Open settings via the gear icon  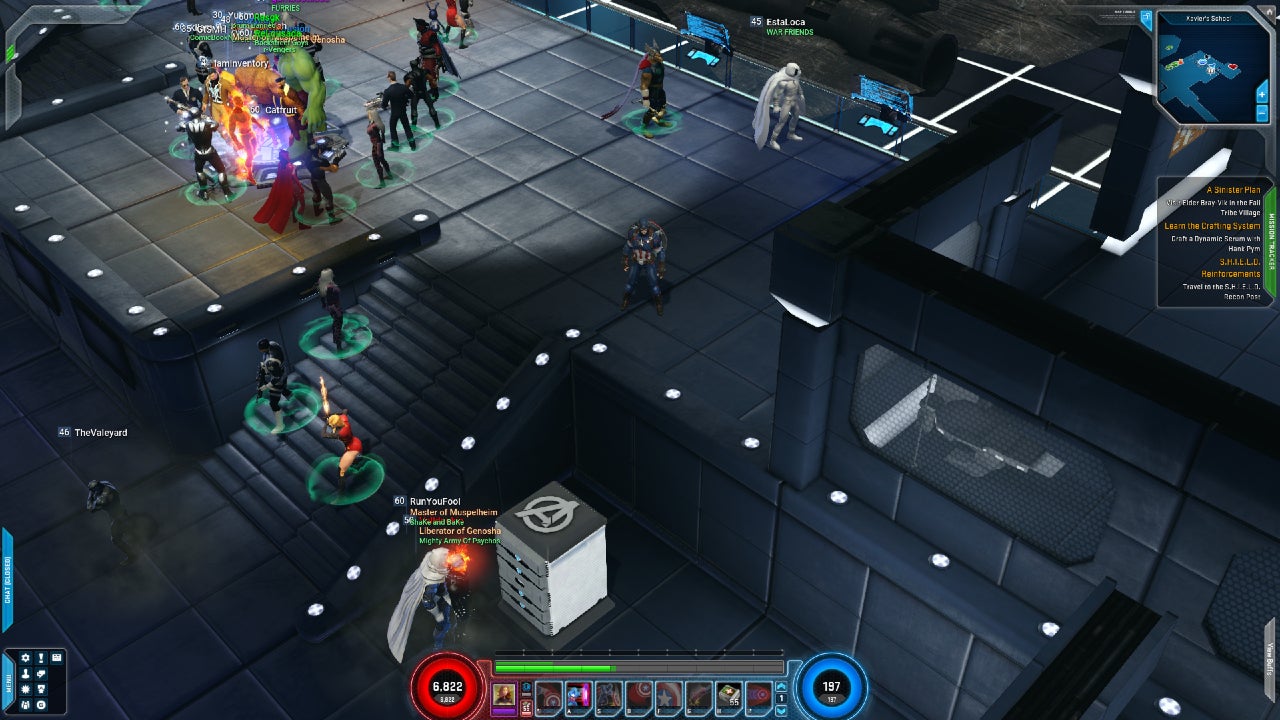tap(26, 658)
